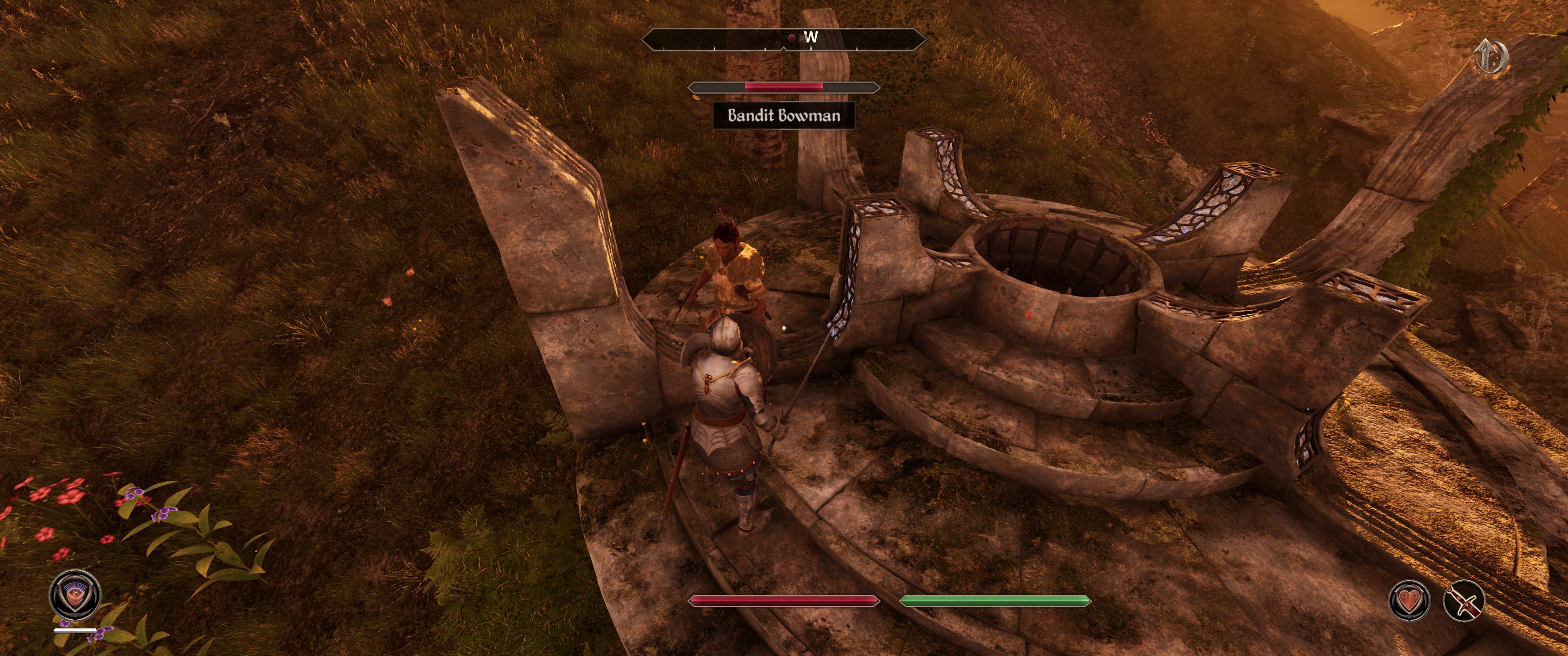Use the heart shield healing icon

(1408, 600)
